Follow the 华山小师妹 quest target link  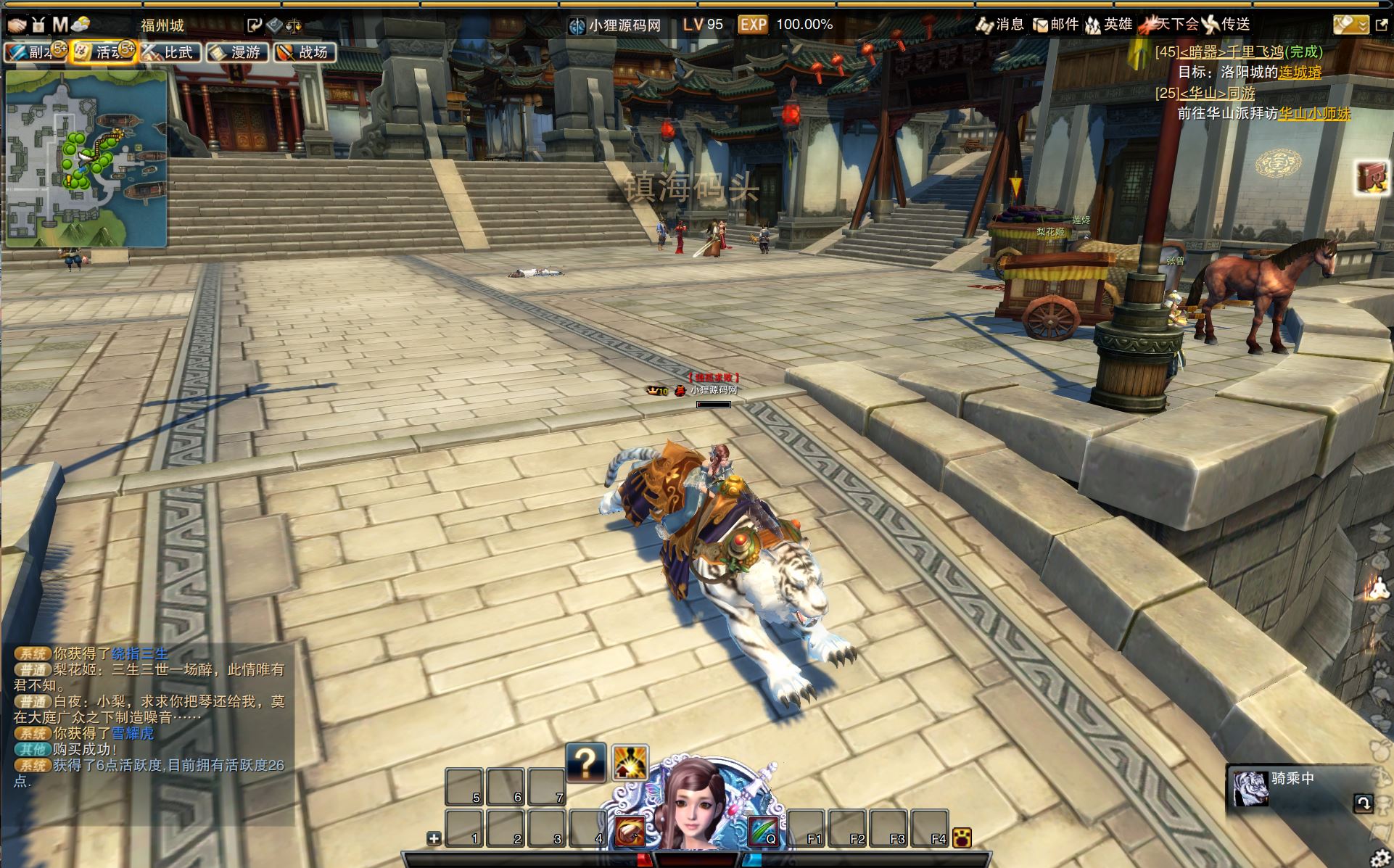[1314, 114]
